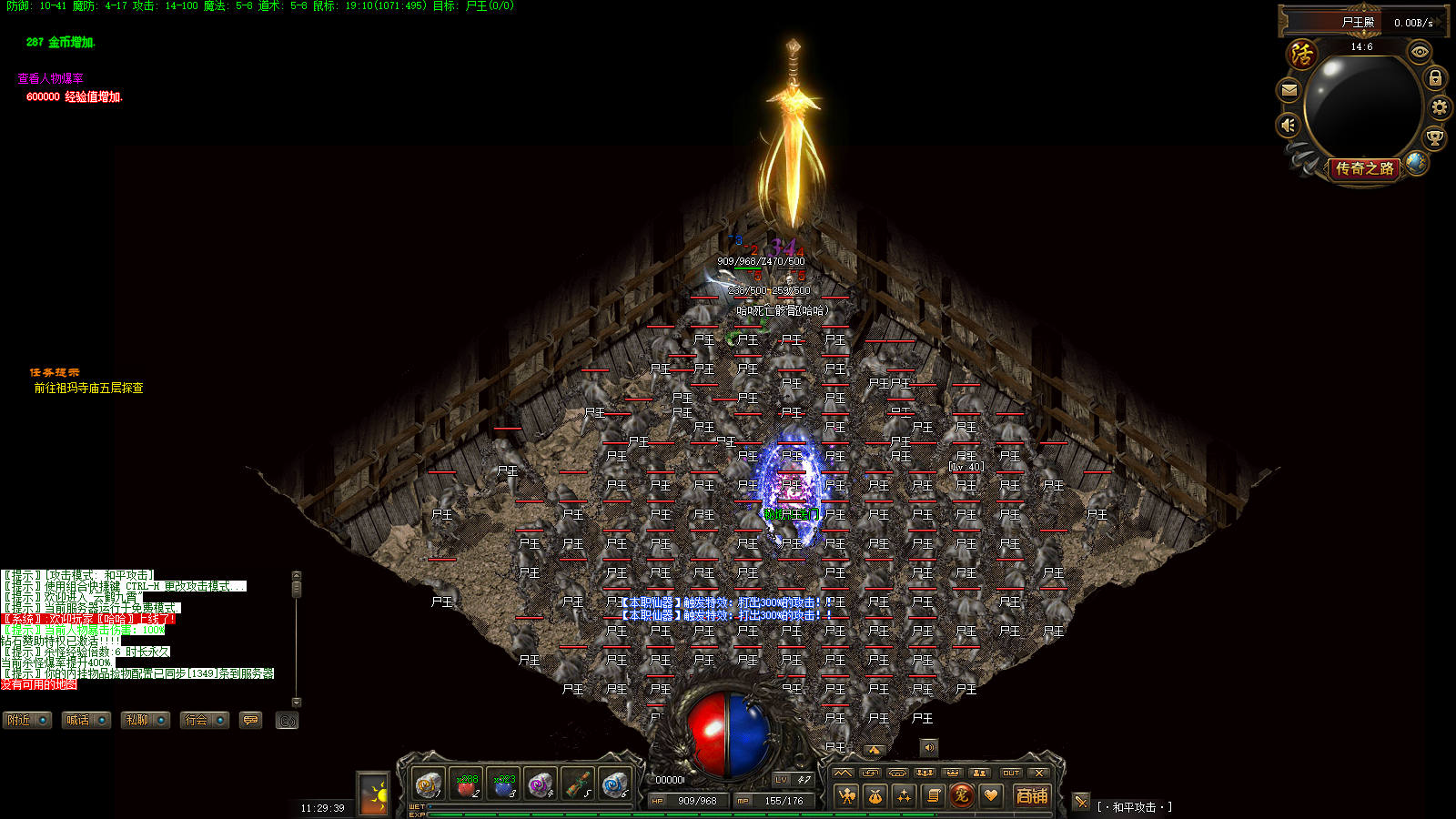Toggle sound with the minimap speaker icon
1456x819 pixels.
(1289, 125)
